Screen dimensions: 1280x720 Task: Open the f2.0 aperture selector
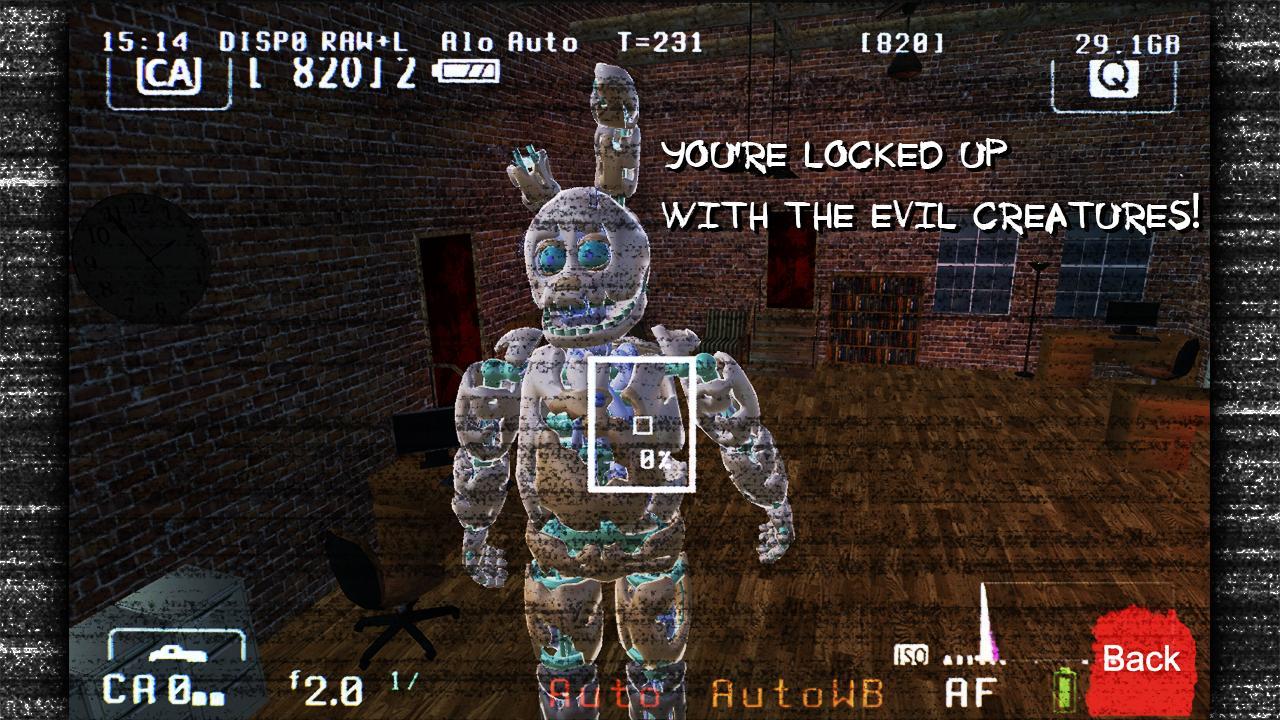pos(327,689)
